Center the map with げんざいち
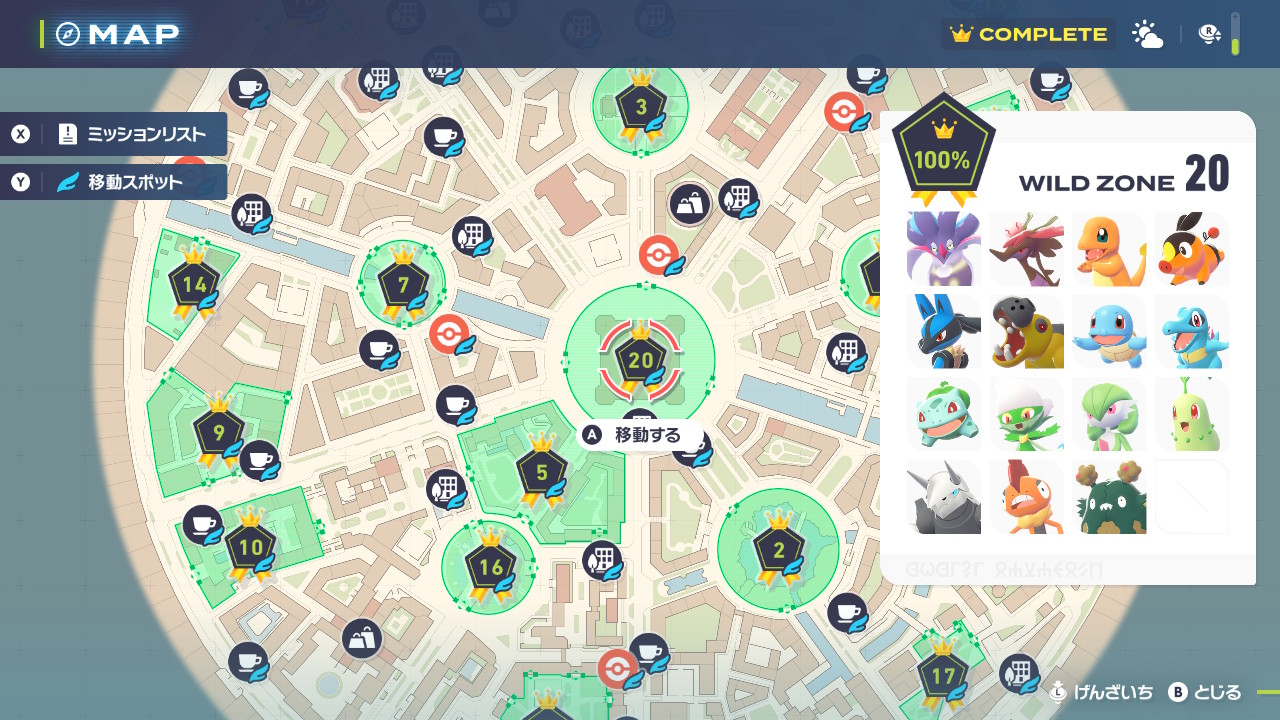 pyautogui.click(x=1101, y=692)
